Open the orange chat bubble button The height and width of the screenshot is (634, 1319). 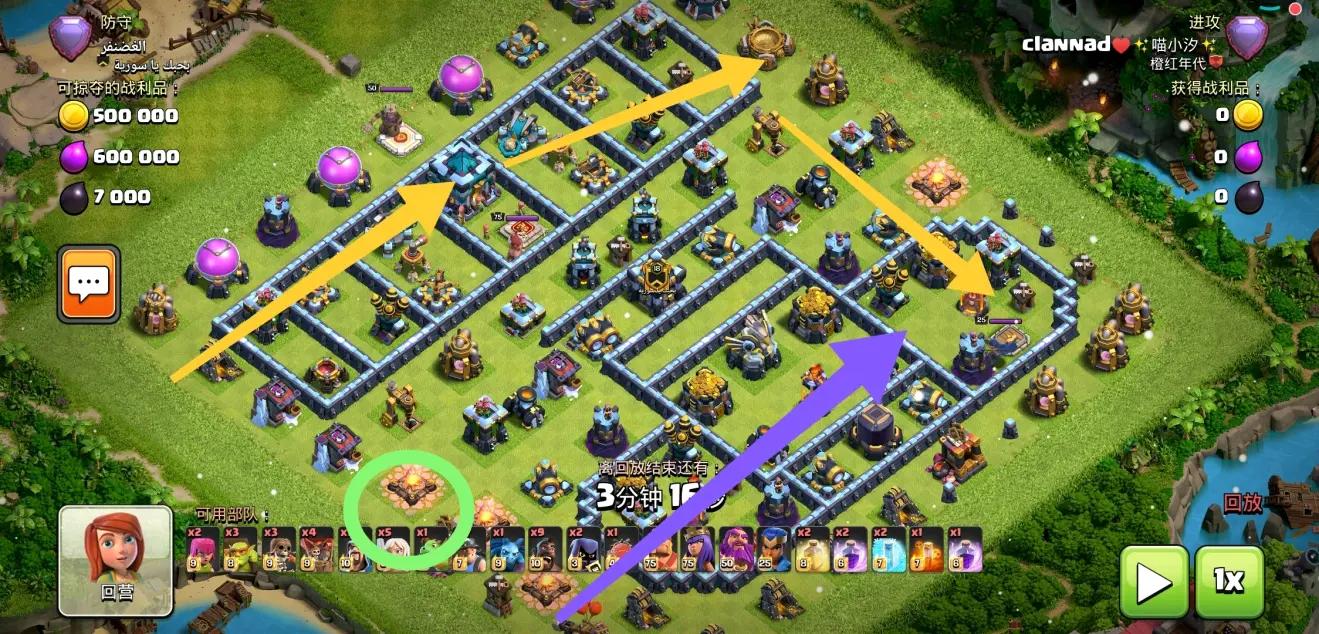88,284
